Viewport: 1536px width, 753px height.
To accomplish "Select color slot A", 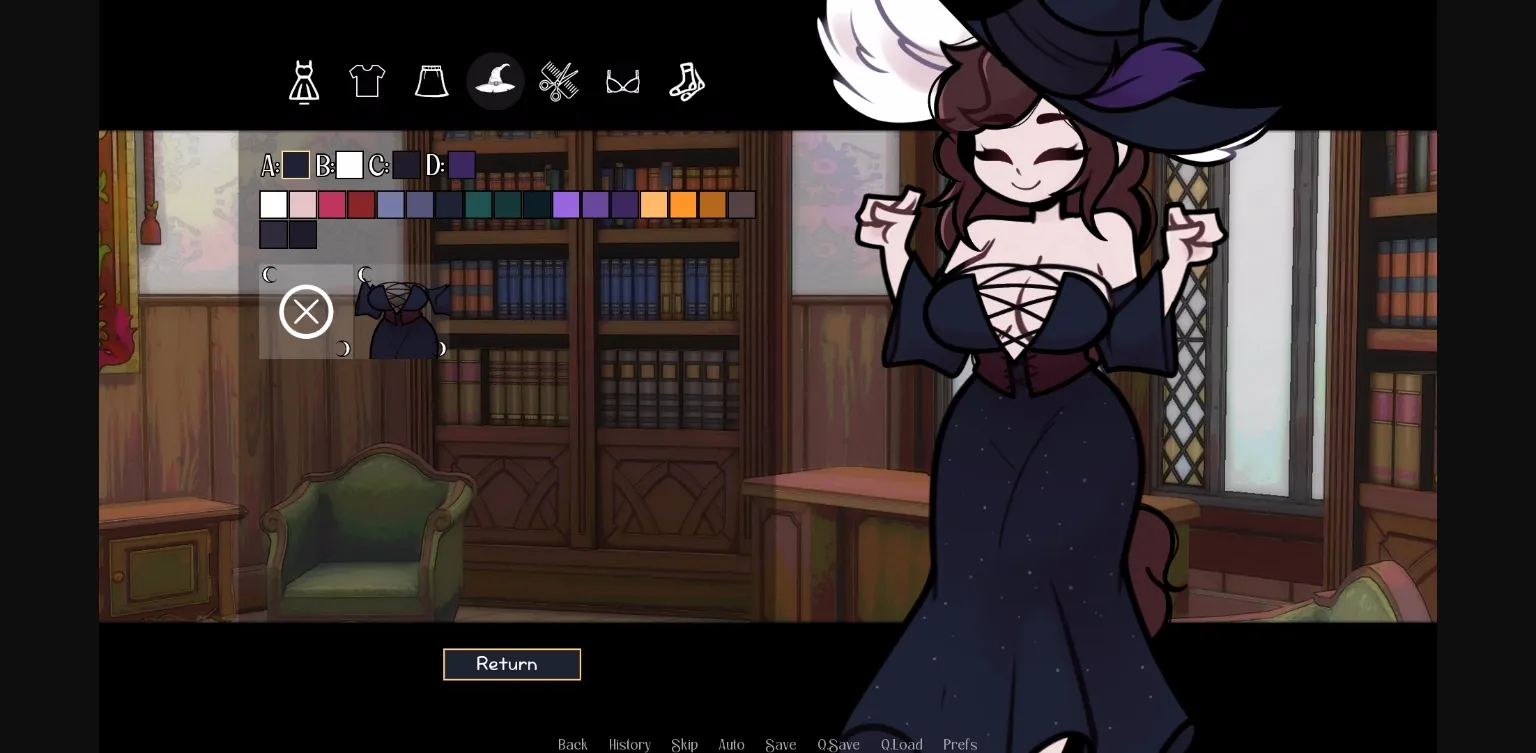I will pyautogui.click(x=296, y=165).
